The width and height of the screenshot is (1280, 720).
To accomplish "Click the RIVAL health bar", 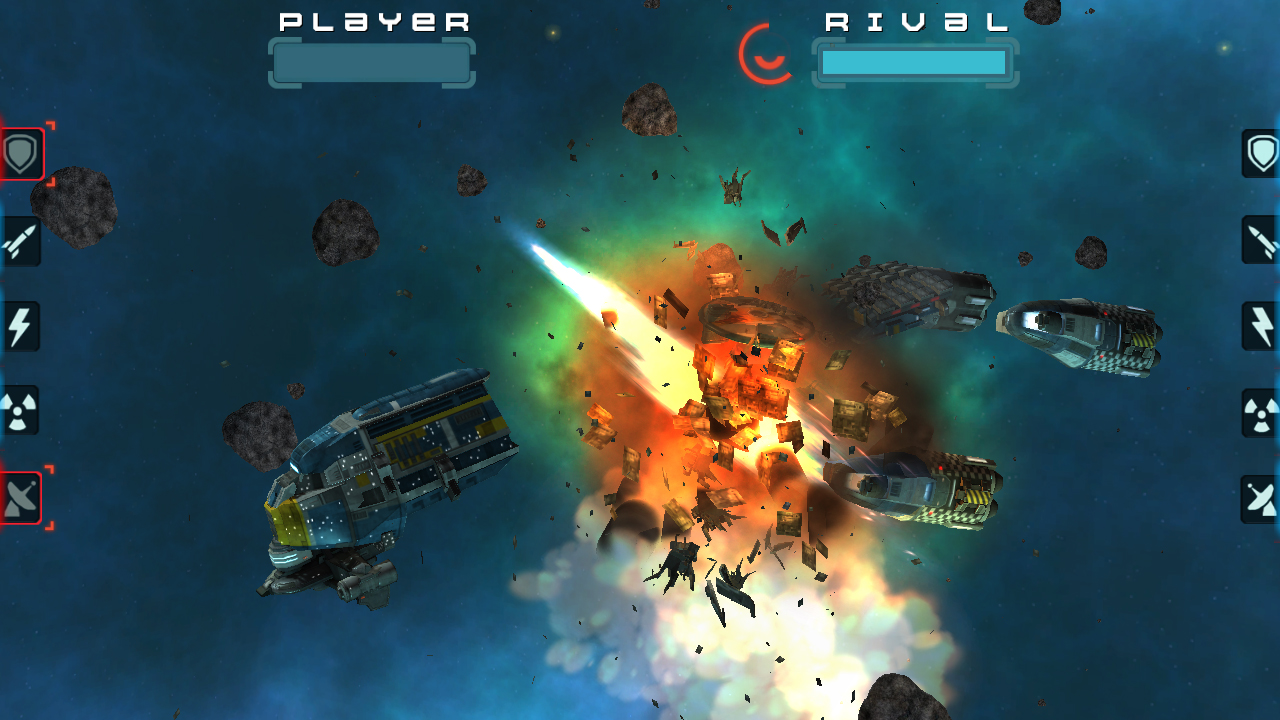I will pyautogui.click(x=913, y=63).
